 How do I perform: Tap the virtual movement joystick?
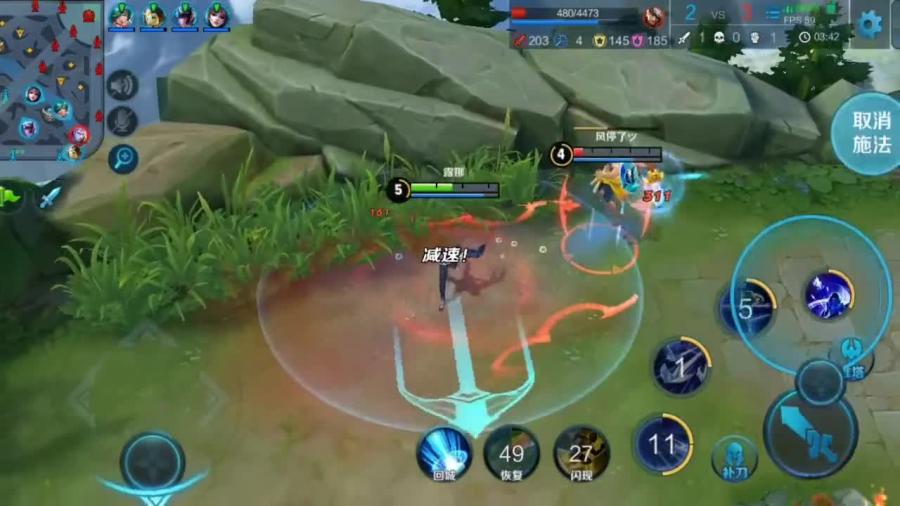pos(152,463)
